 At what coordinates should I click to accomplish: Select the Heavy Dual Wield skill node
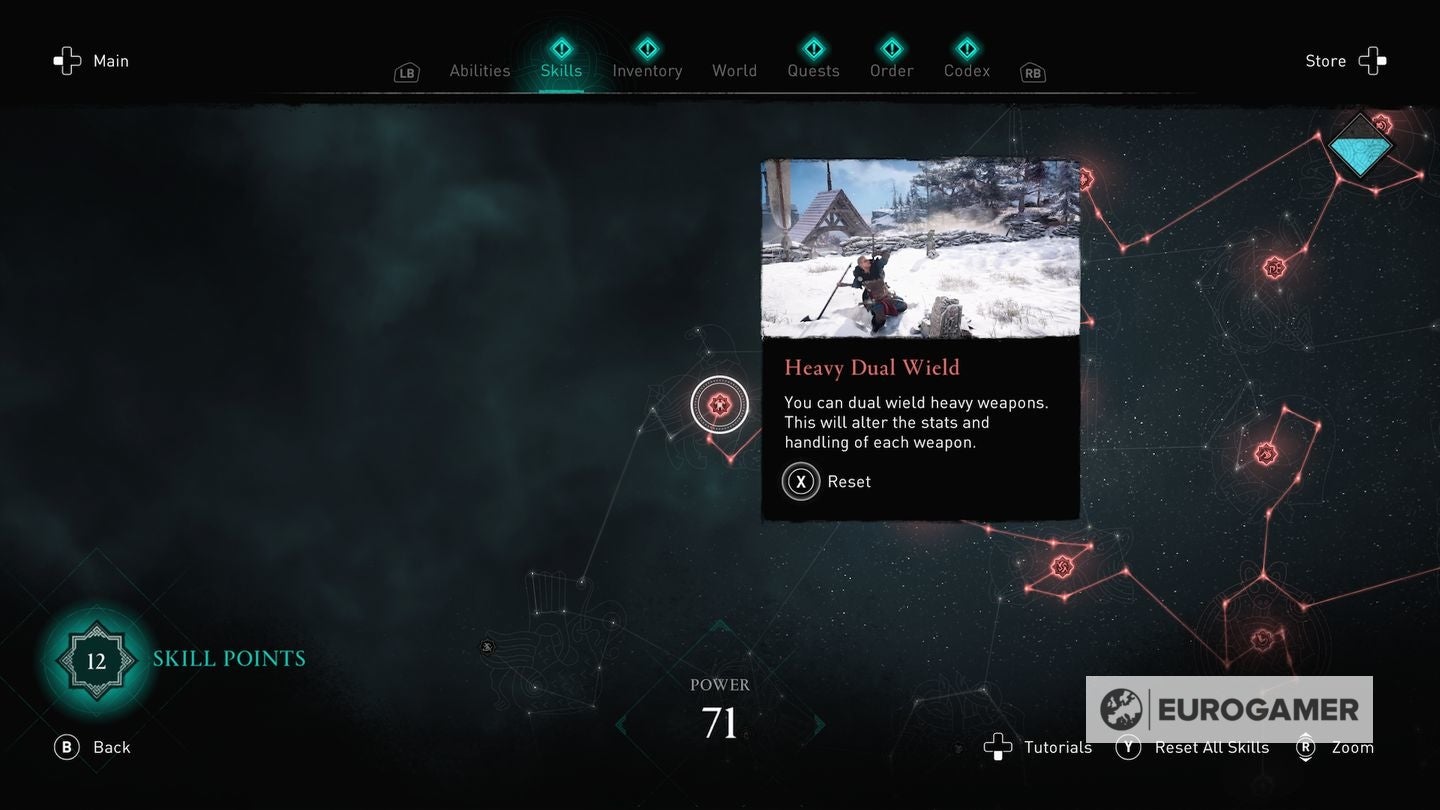[x=720, y=404]
